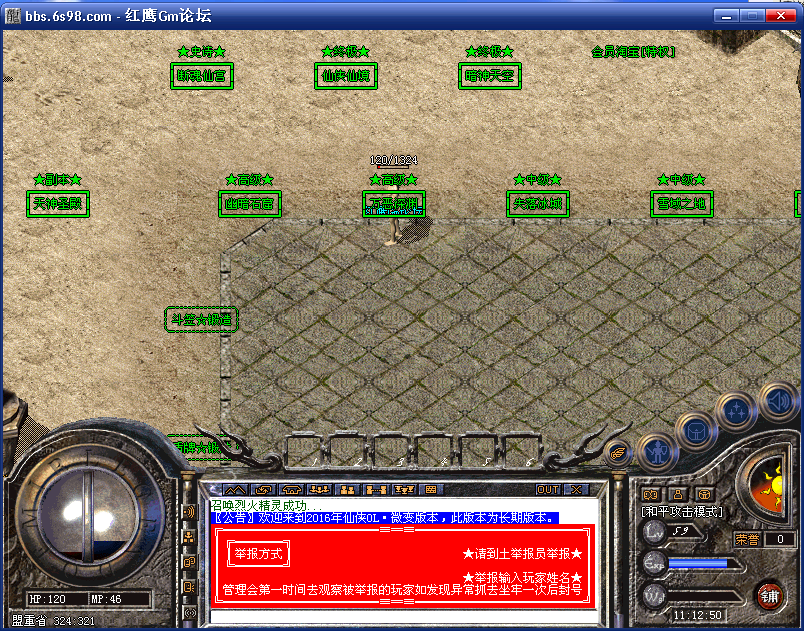Click the OUT button above the chat
Image resolution: width=804 pixels, height=631 pixels.
tap(547, 490)
